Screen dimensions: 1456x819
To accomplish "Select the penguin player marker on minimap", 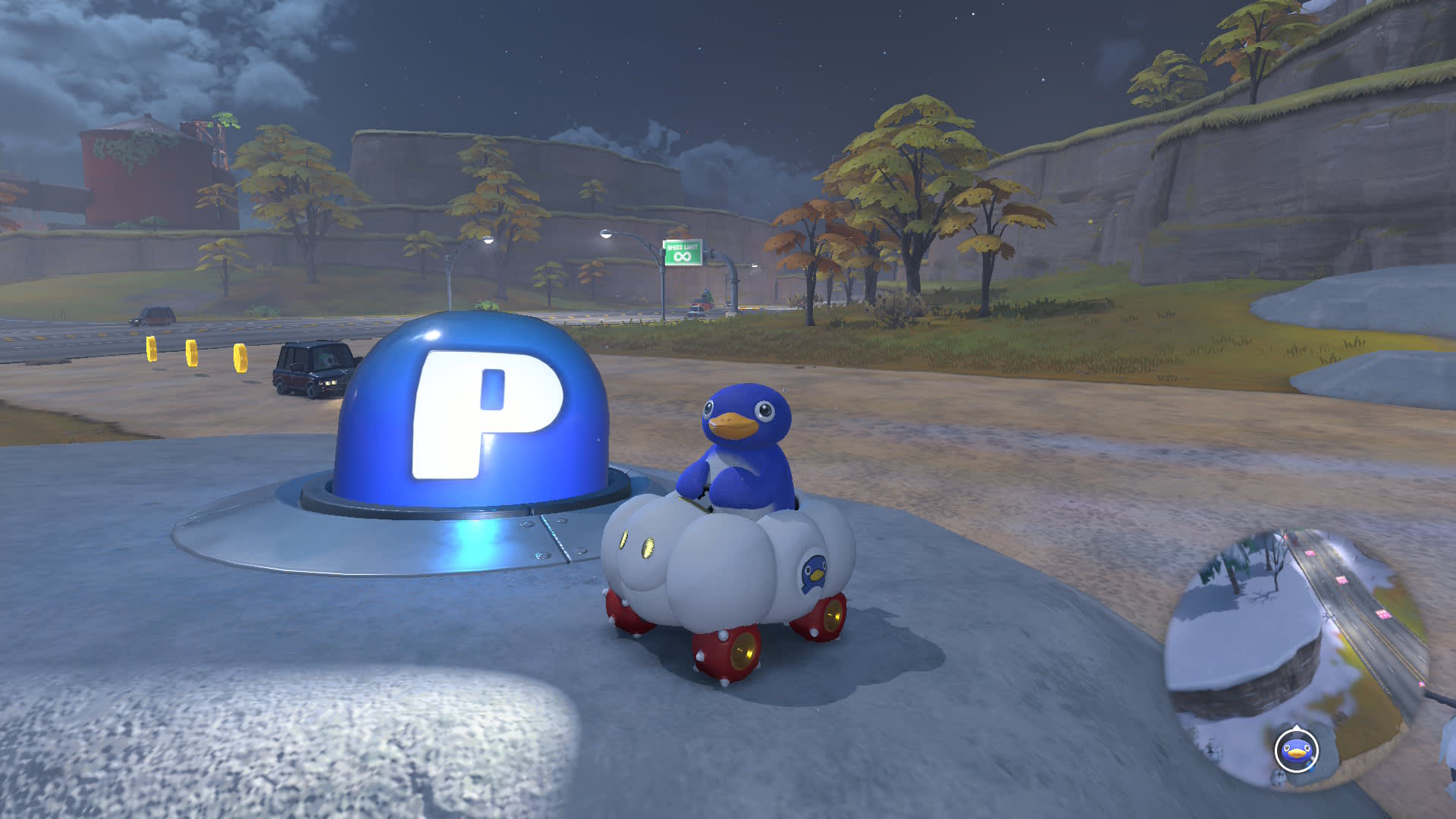I will [1296, 751].
